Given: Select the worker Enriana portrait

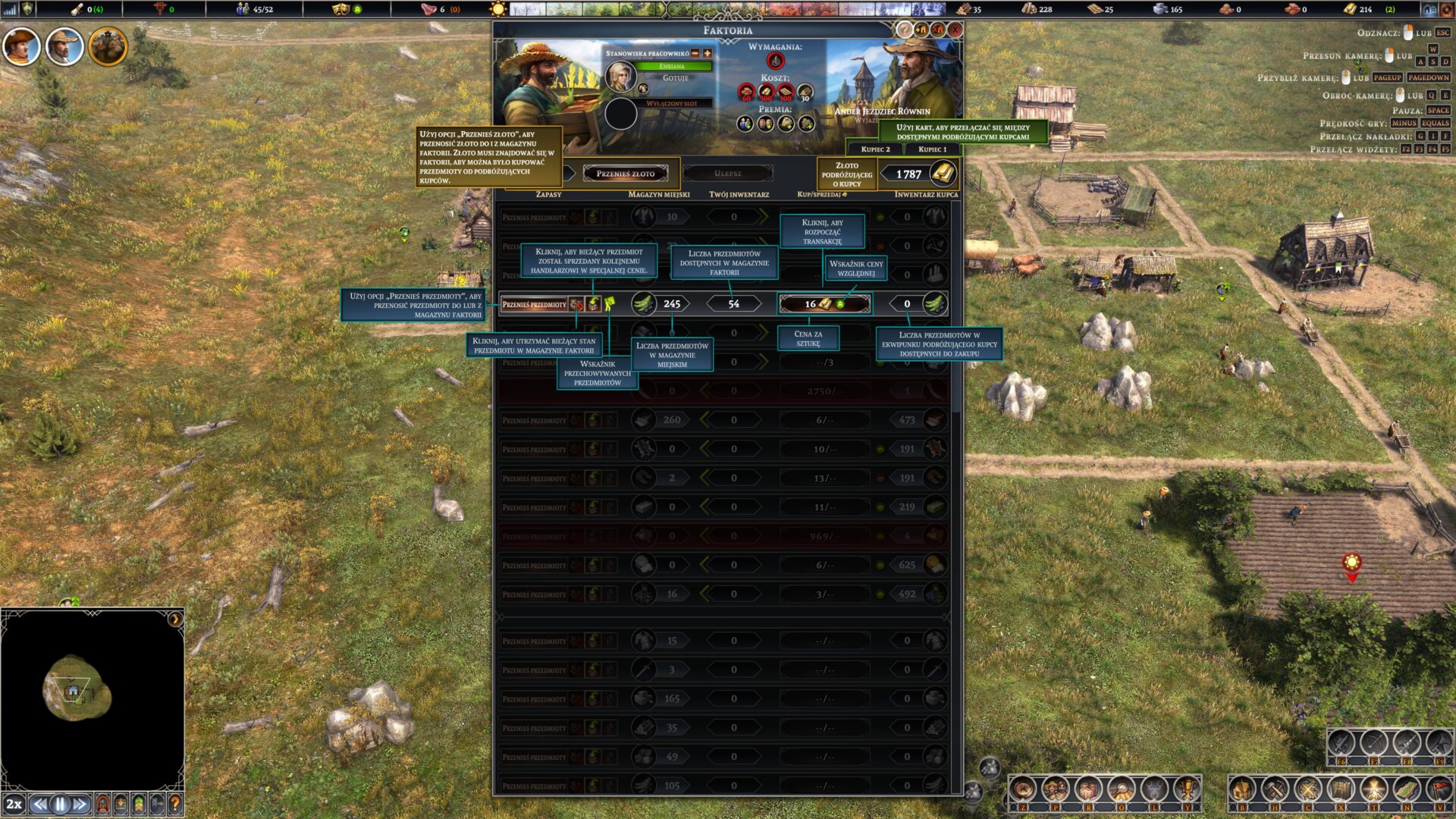Looking at the screenshot, I should [620, 76].
